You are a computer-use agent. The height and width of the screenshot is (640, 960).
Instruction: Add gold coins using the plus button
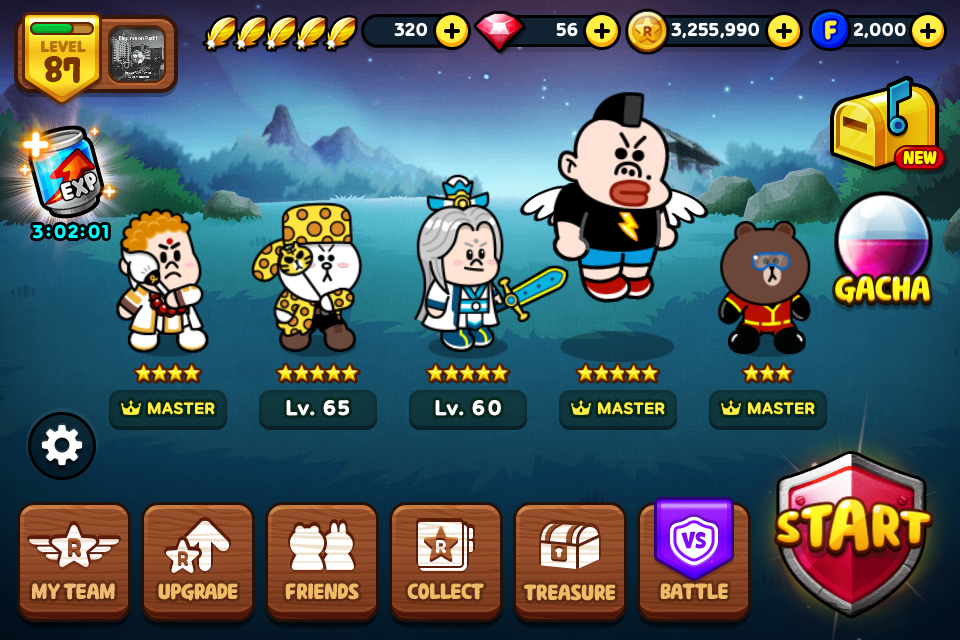pos(783,31)
